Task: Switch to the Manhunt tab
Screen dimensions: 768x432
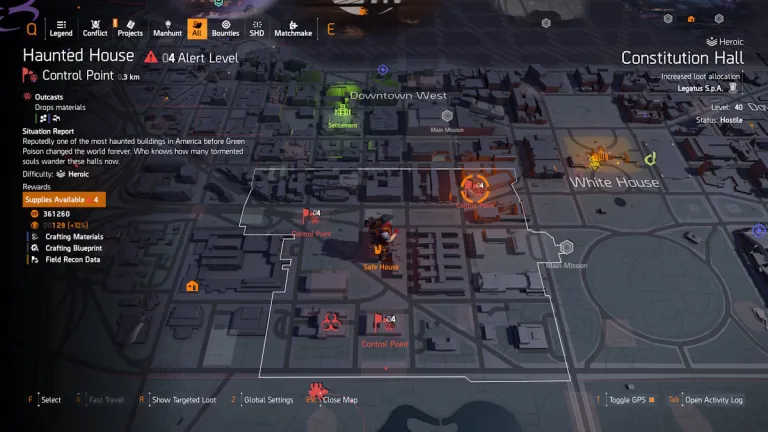Action: [167, 27]
